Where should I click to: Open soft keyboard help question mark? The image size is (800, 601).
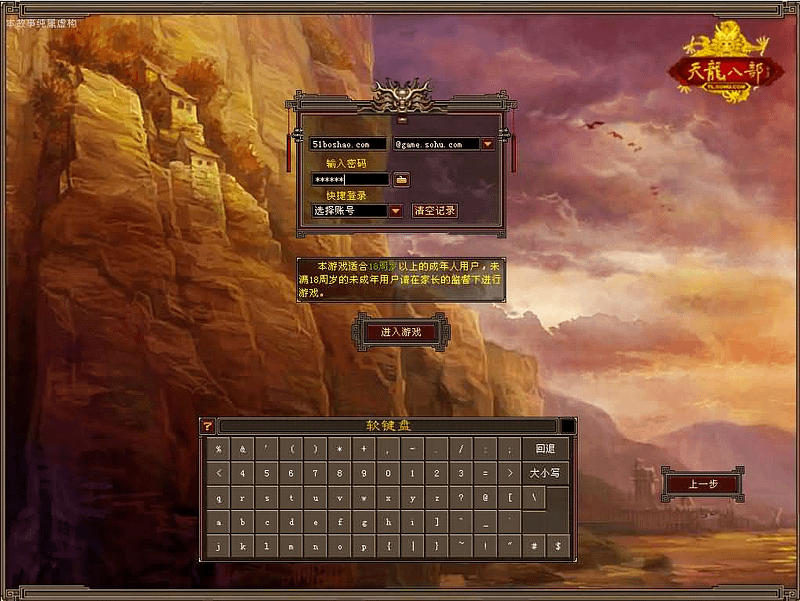coord(208,426)
